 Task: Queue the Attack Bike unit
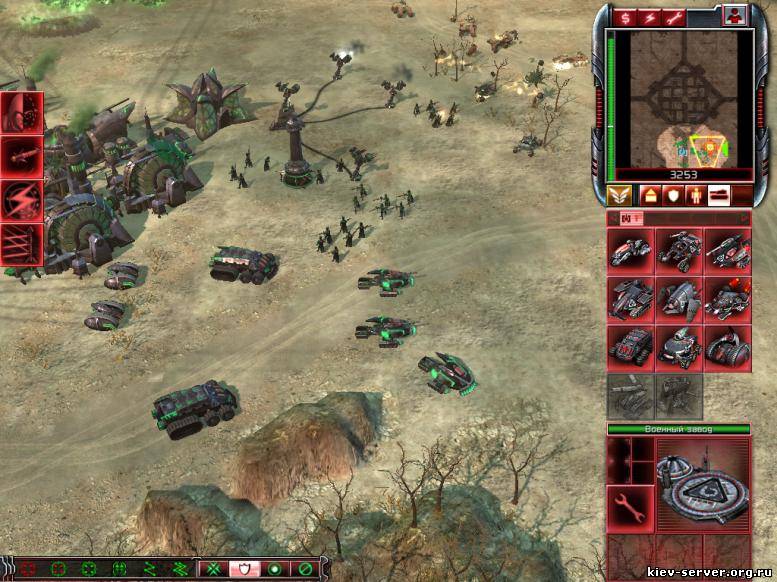pyautogui.click(x=631, y=250)
